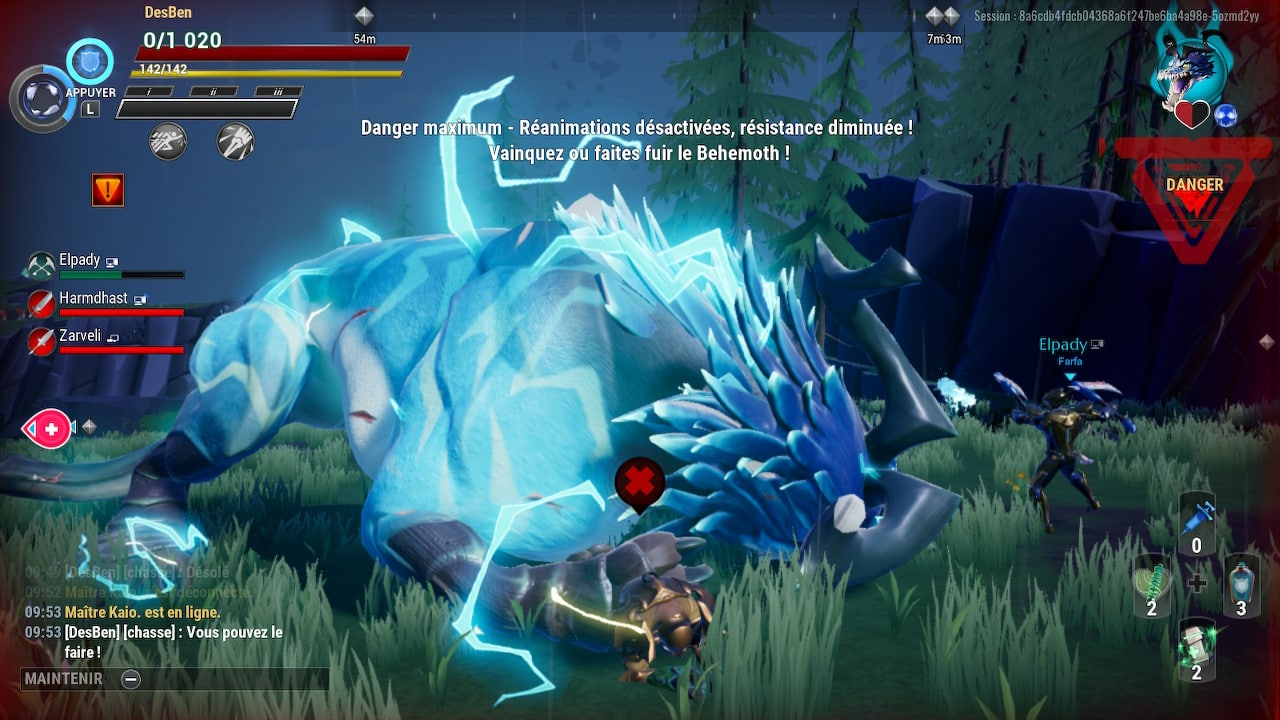The height and width of the screenshot is (720, 1280).
Task: Click the striking weapon perk icon
Action: pos(235,141)
